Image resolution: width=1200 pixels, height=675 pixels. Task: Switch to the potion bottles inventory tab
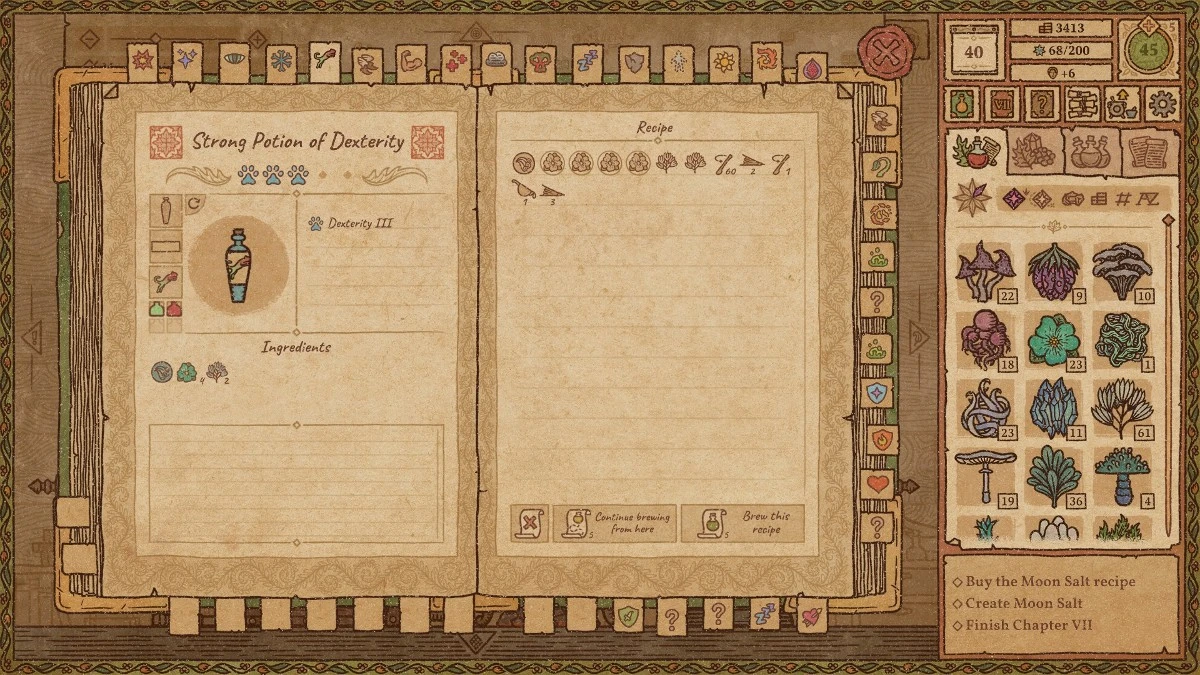(1090, 153)
